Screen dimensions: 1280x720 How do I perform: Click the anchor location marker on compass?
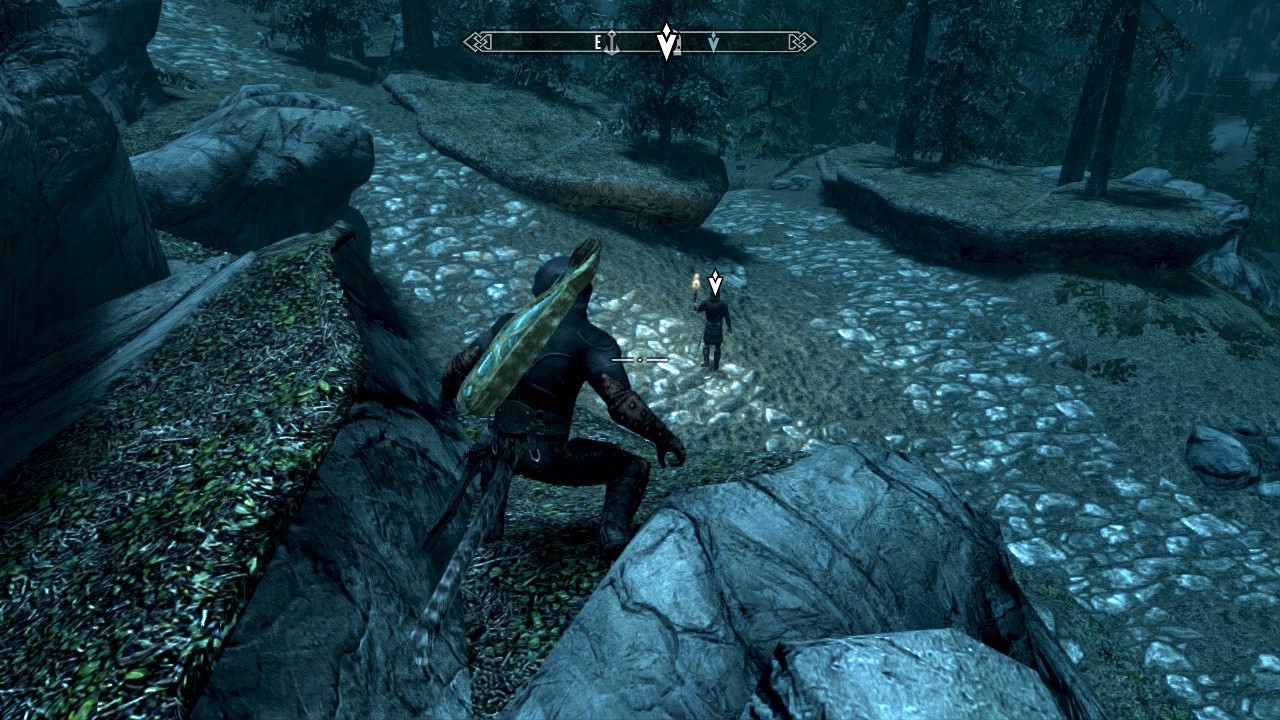click(x=611, y=42)
